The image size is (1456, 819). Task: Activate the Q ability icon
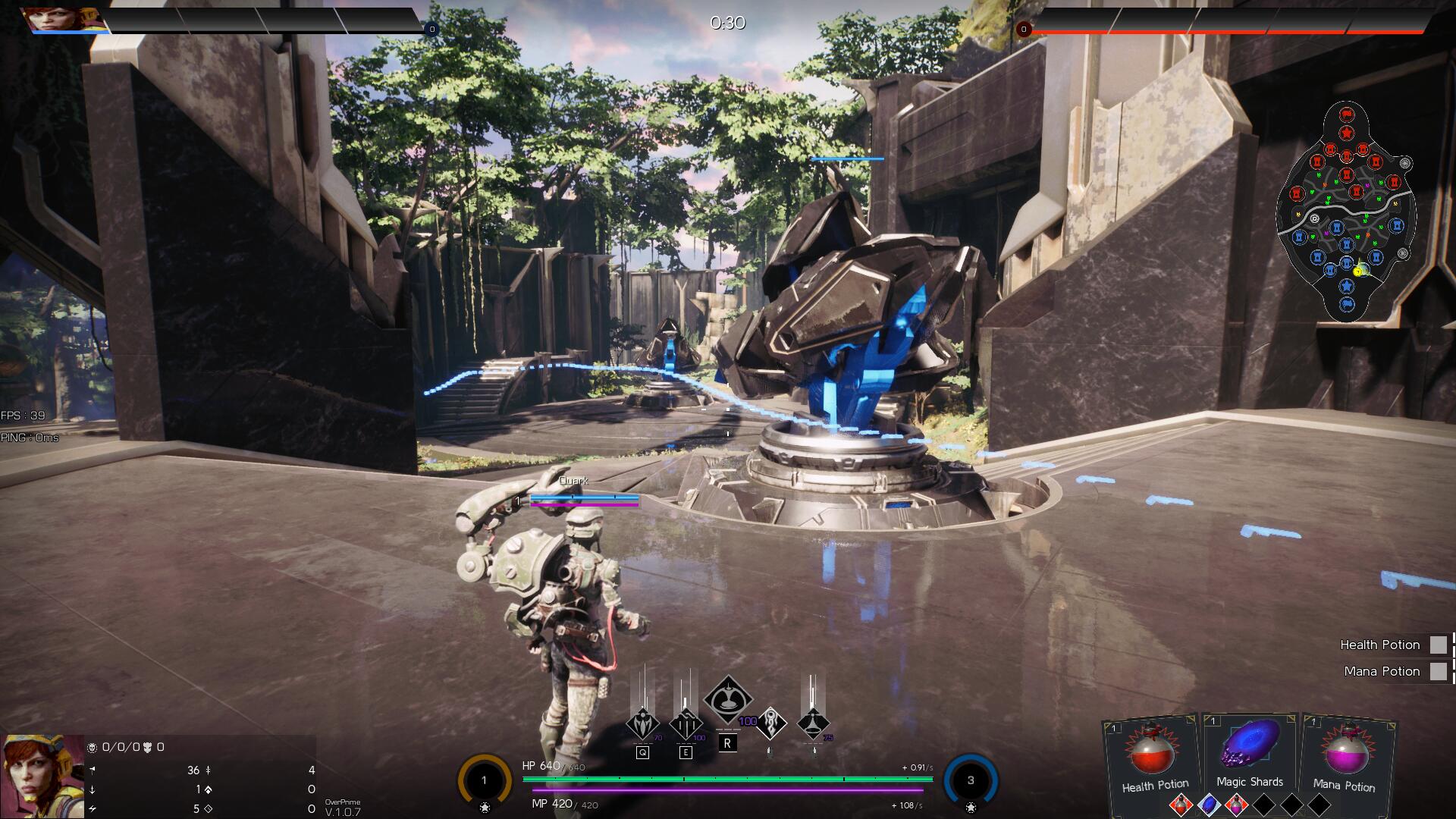pyautogui.click(x=642, y=724)
